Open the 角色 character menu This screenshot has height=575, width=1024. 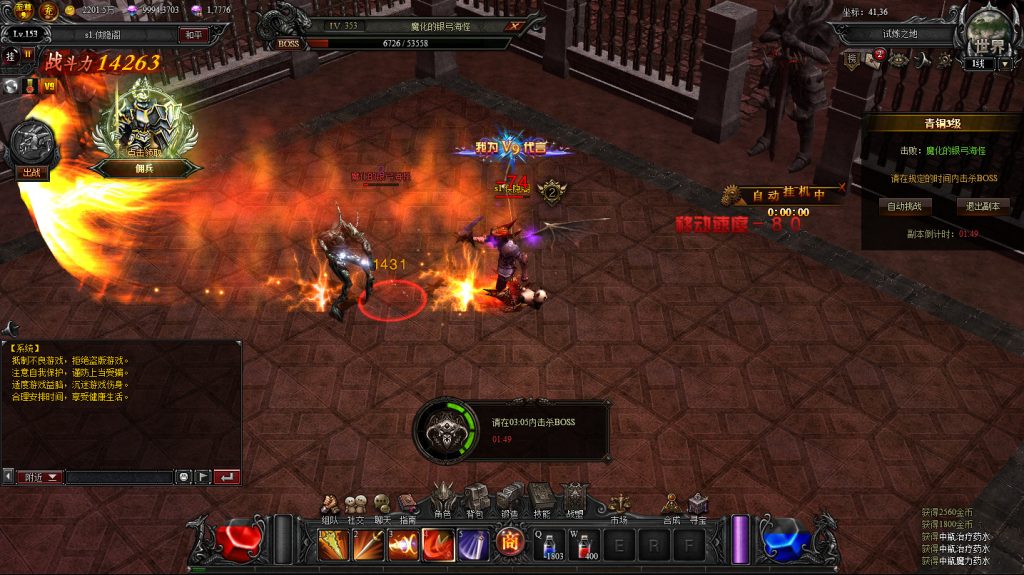click(x=443, y=500)
